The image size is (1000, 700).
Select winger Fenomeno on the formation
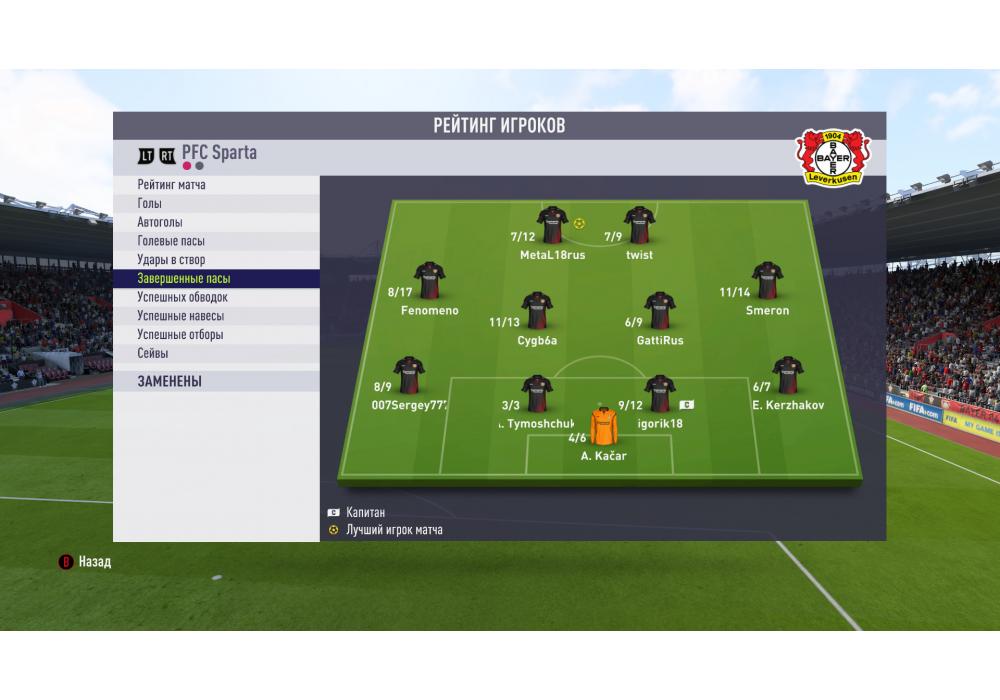pos(429,282)
